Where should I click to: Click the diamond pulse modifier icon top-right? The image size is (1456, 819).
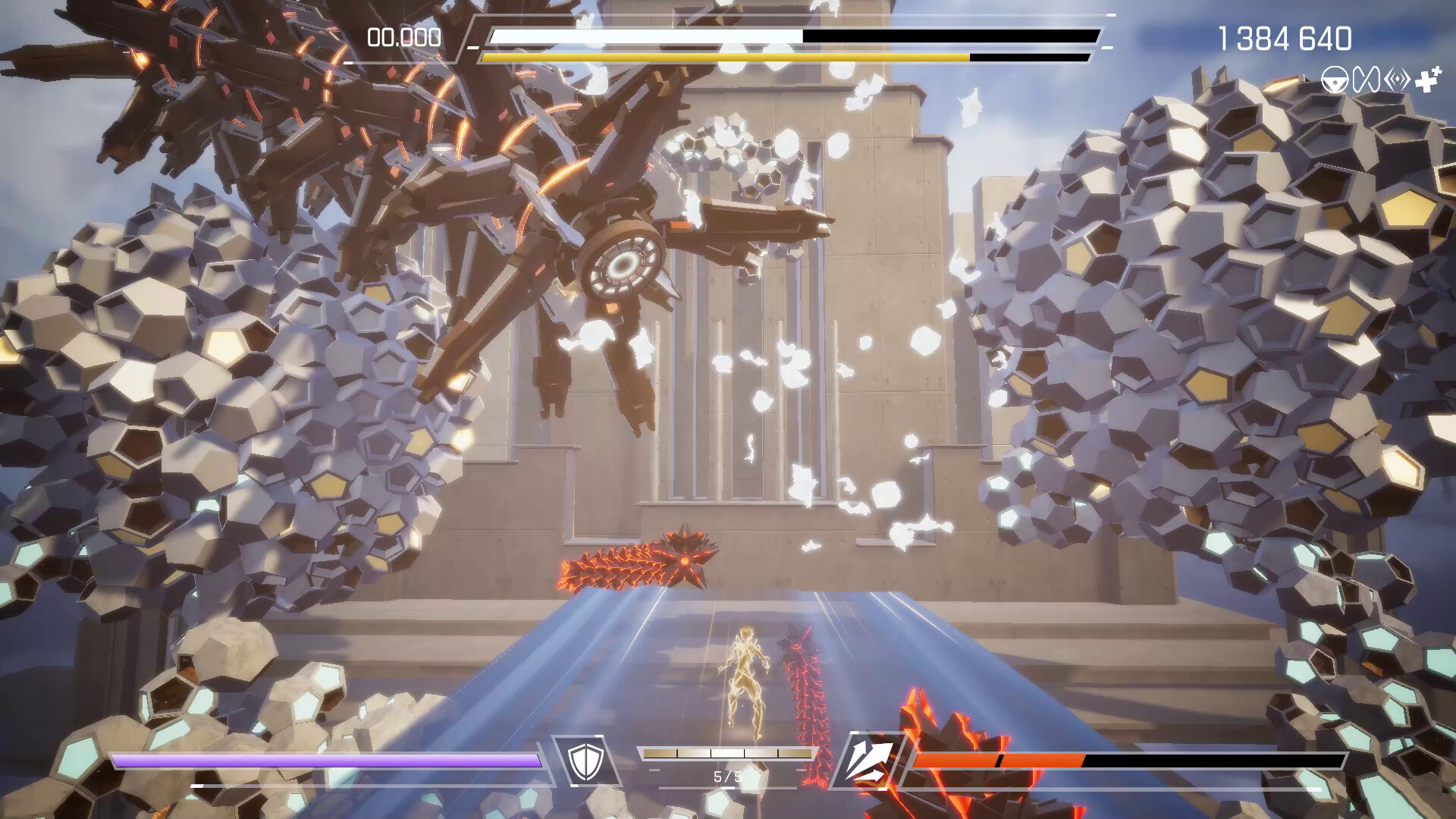(x=1396, y=79)
